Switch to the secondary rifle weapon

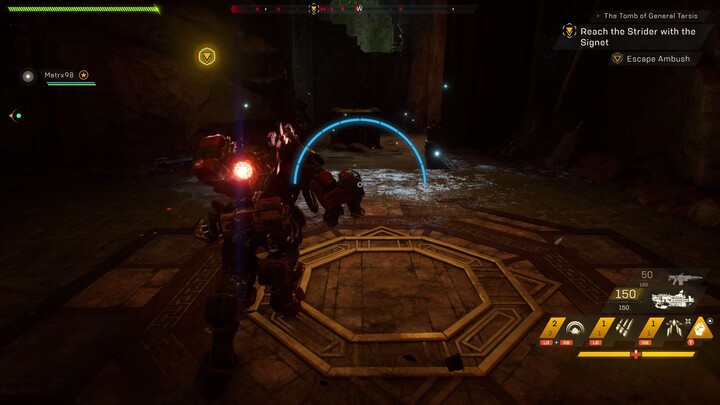tap(686, 278)
